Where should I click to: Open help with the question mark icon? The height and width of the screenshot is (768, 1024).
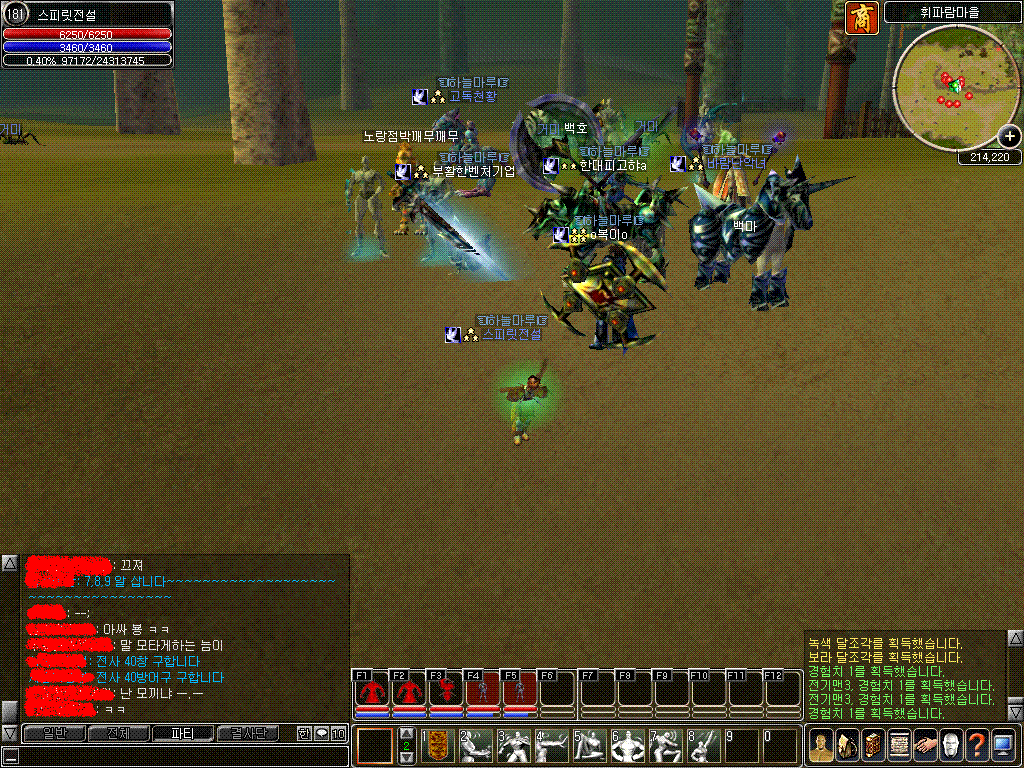978,745
